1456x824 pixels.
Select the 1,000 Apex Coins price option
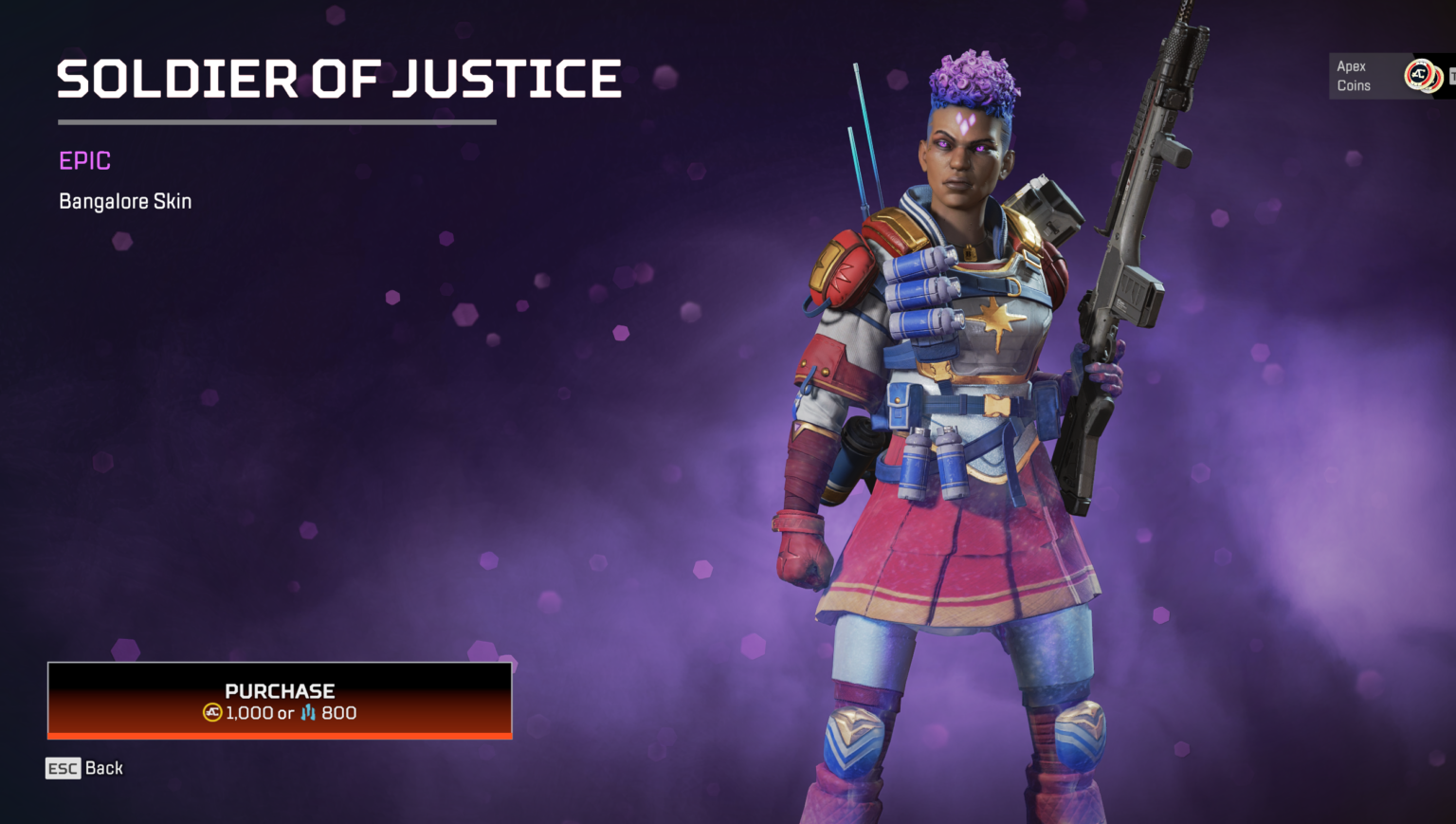[248, 713]
